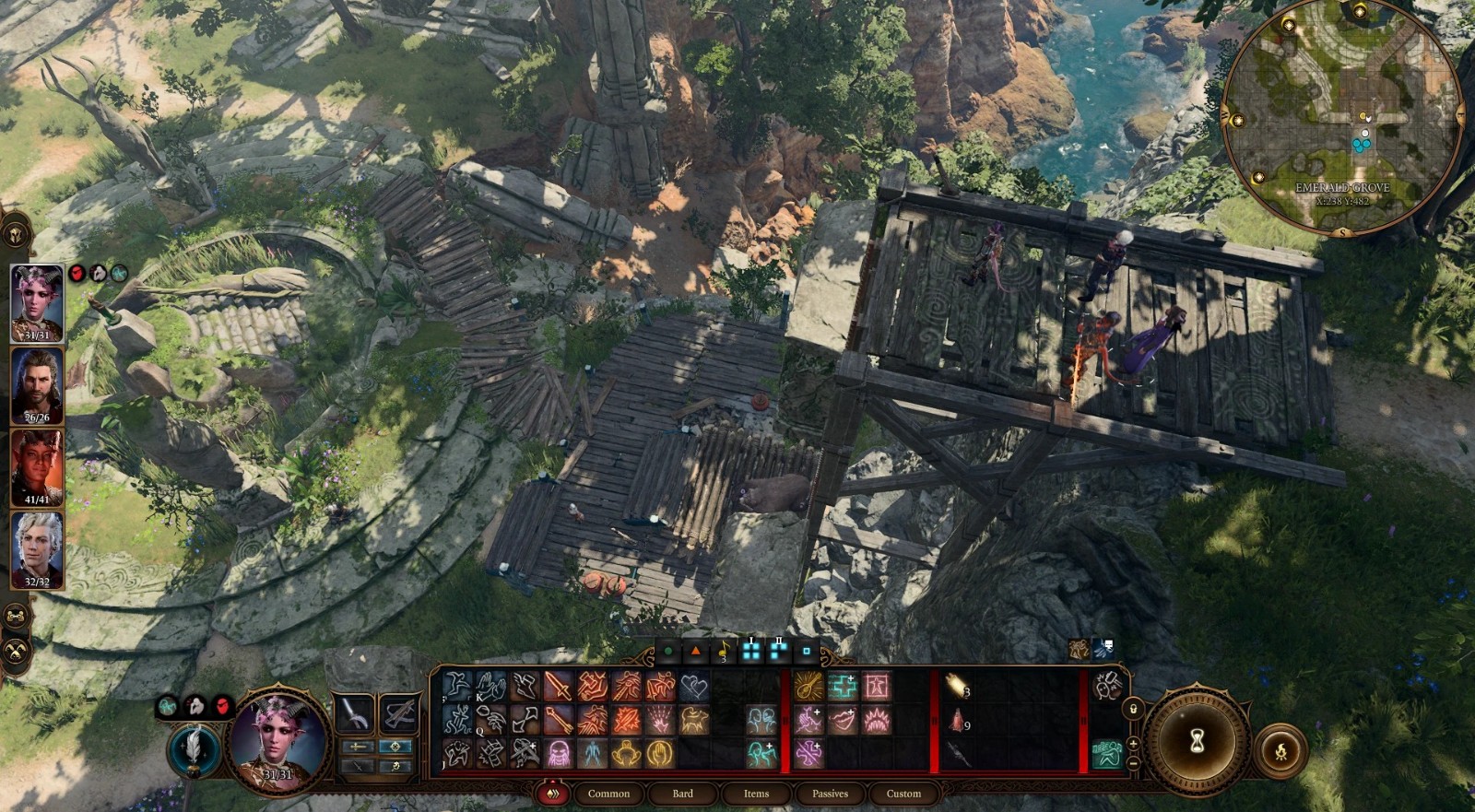Show the Passives hotbar tab
Screen dimensions: 1475x812
click(x=830, y=794)
